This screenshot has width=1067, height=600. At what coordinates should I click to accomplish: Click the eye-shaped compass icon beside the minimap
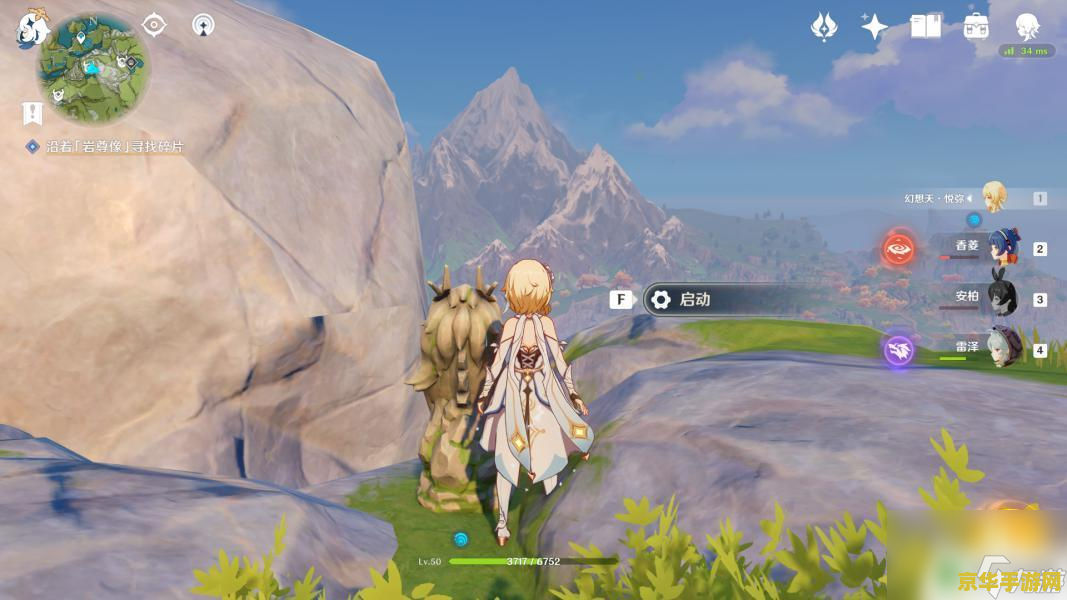[154, 24]
